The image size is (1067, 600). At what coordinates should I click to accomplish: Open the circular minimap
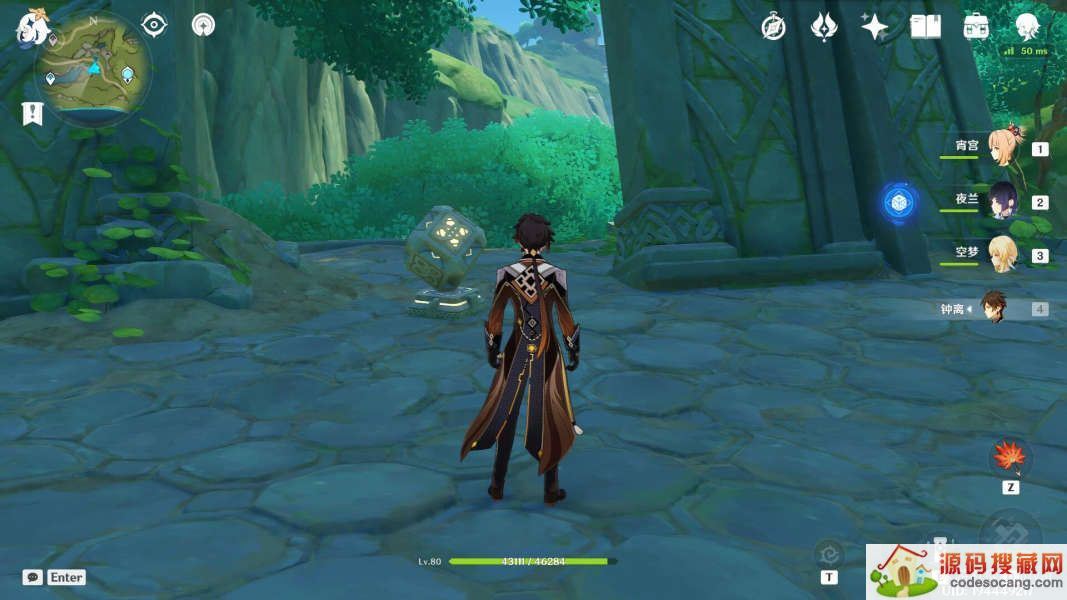click(x=94, y=68)
